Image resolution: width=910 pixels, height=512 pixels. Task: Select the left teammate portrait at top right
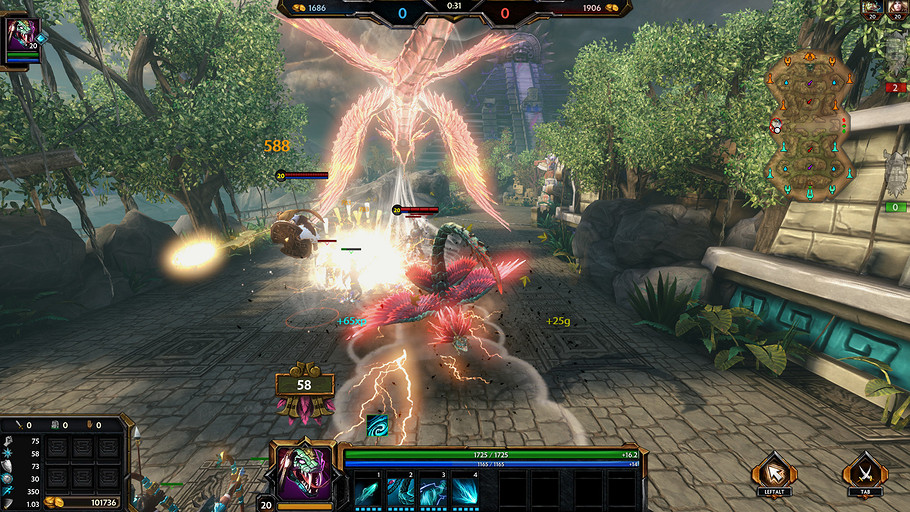[871, 9]
